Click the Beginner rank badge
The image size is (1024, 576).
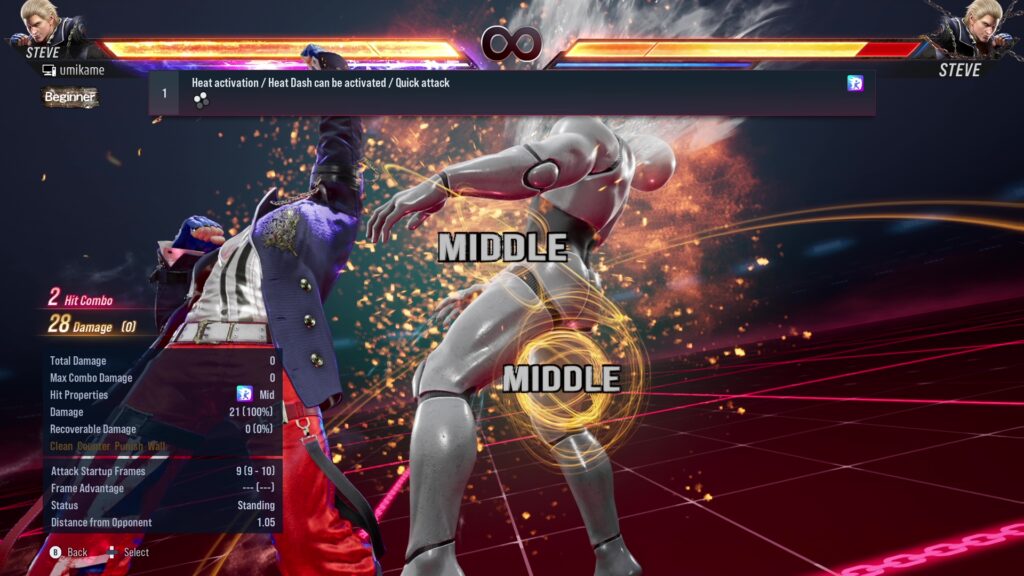[70, 97]
